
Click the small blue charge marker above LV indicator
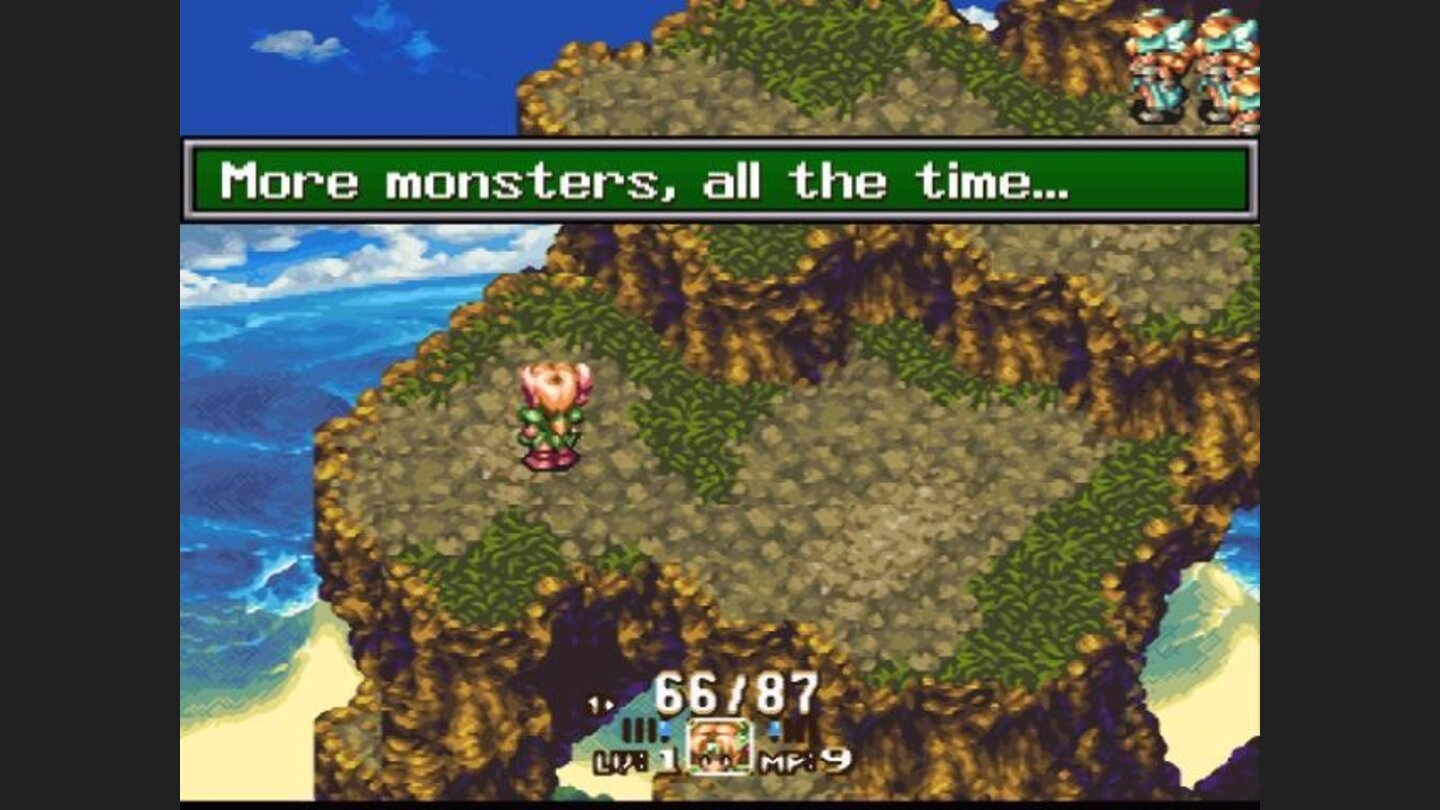click(664, 728)
